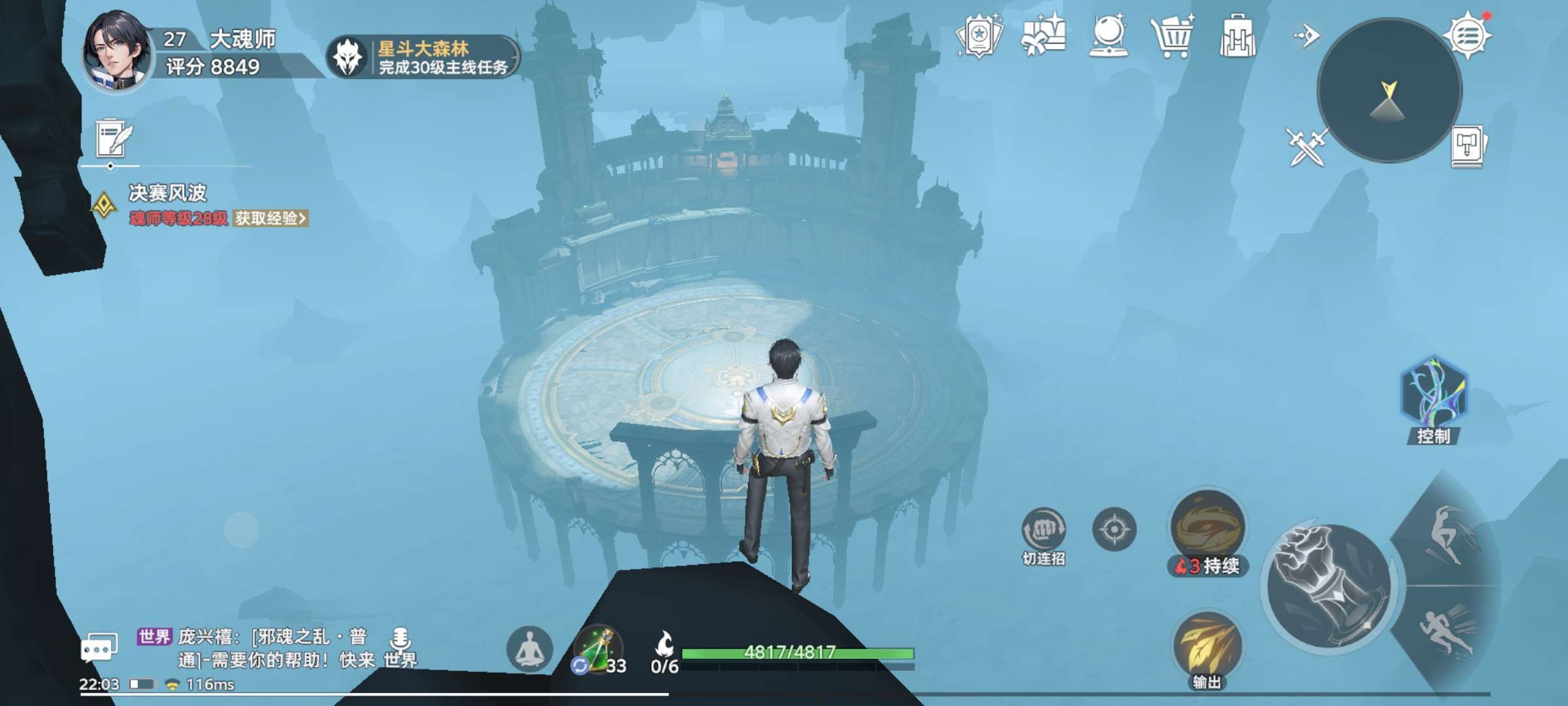Select the 决赛风波 quest tracker entry
The image size is (1568, 706).
pos(167,193)
